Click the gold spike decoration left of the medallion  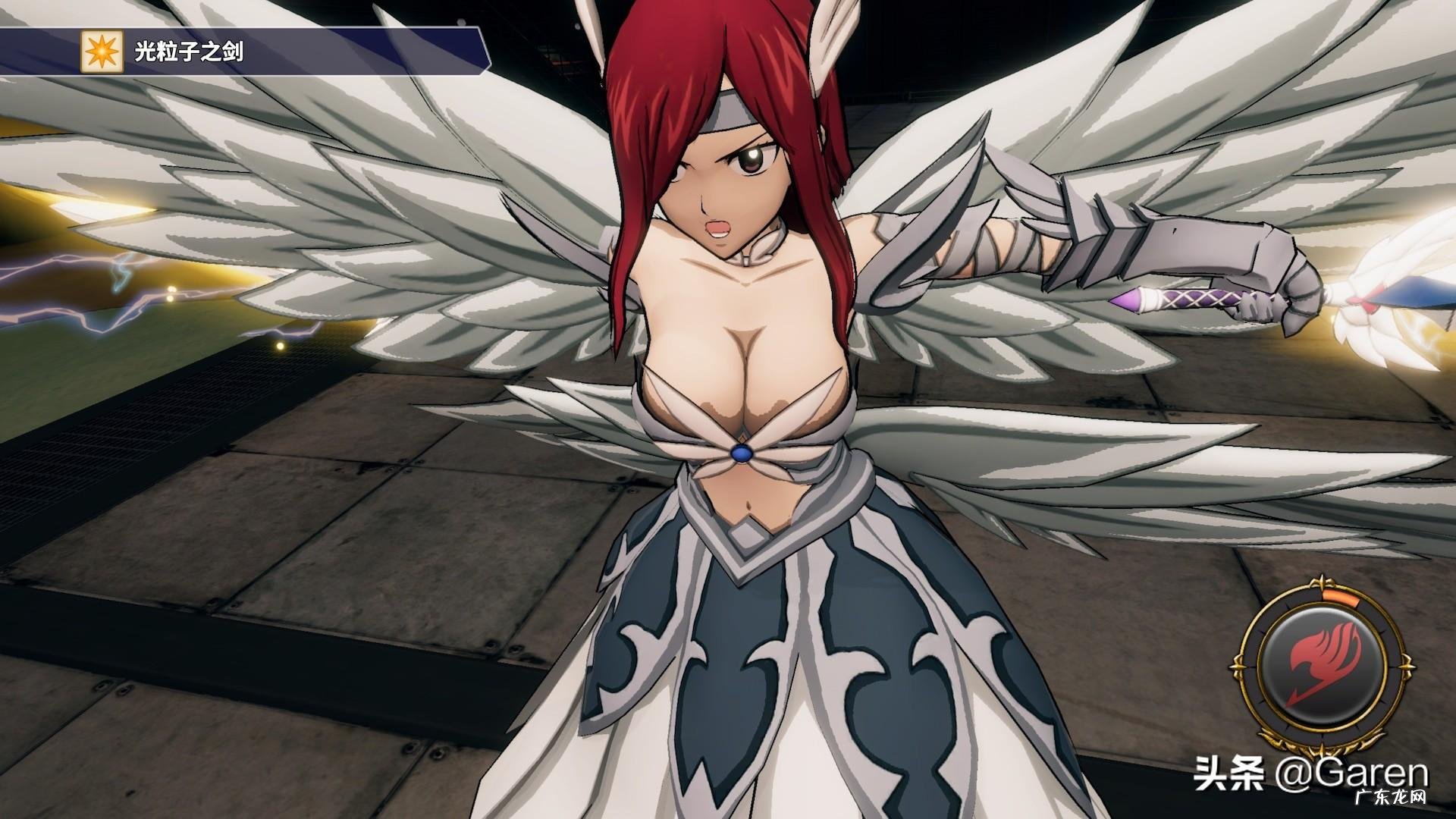click(x=1238, y=666)
